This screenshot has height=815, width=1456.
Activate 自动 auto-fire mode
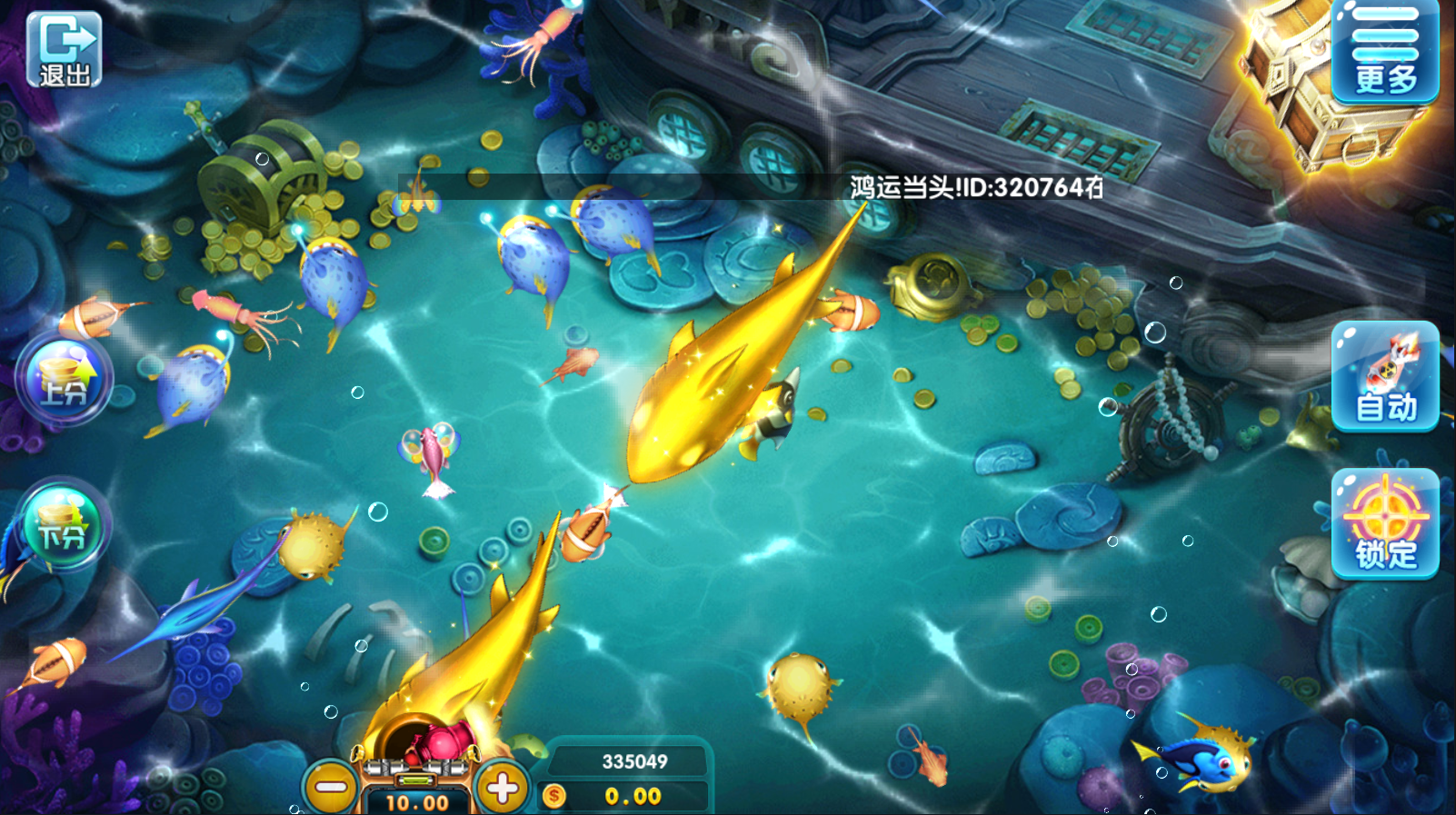tap(1385, 376)
